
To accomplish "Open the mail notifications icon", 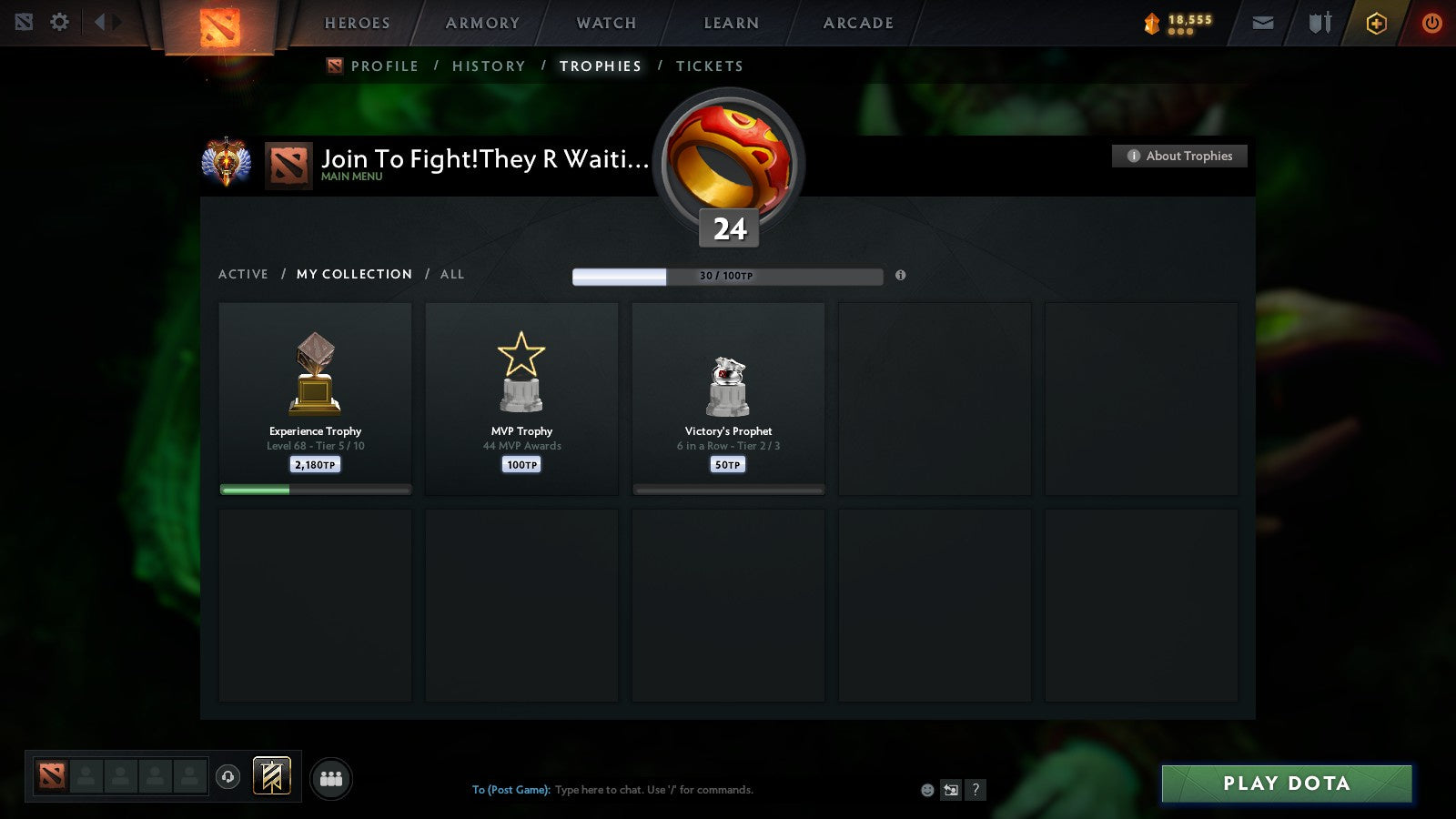I will pos(1263,22).
